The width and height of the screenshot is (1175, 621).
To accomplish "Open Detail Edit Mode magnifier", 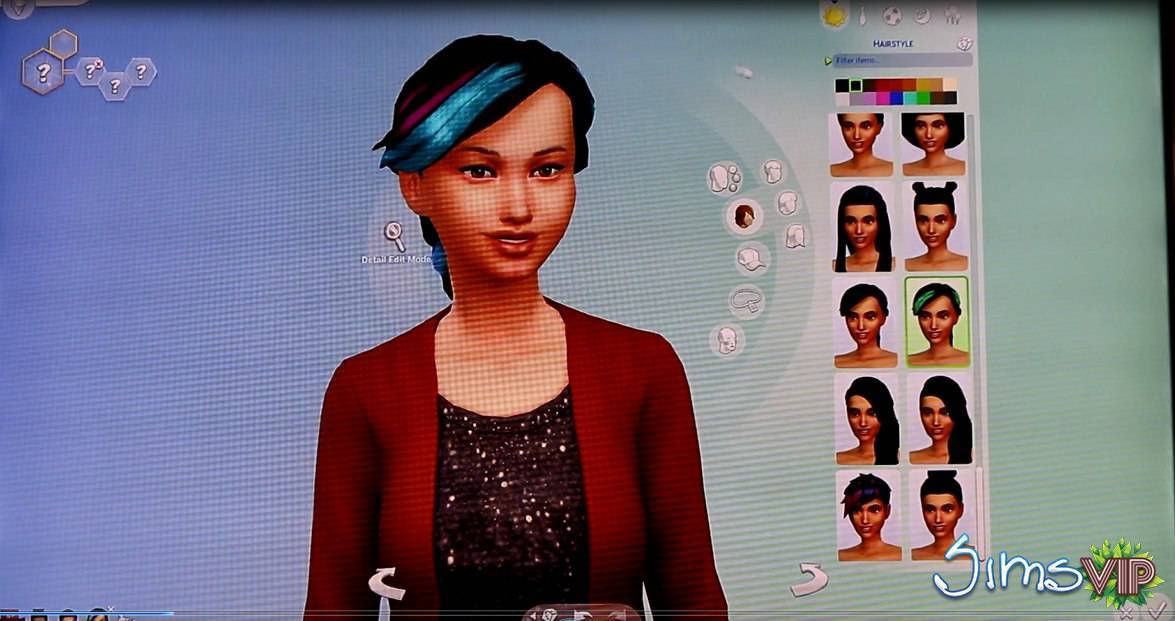I will 395,237.
